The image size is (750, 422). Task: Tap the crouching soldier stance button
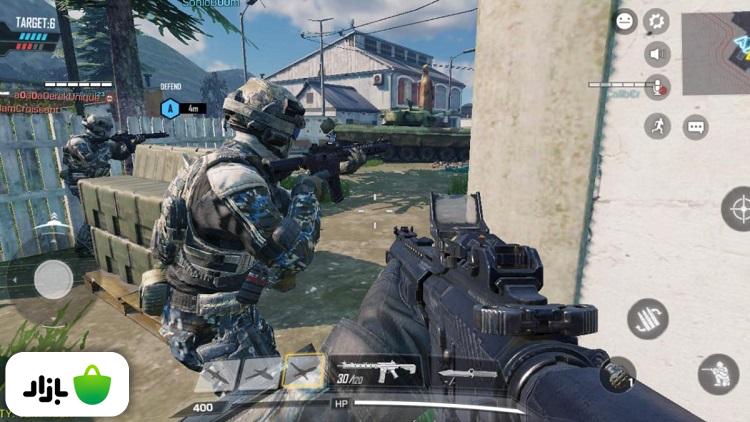718,374
